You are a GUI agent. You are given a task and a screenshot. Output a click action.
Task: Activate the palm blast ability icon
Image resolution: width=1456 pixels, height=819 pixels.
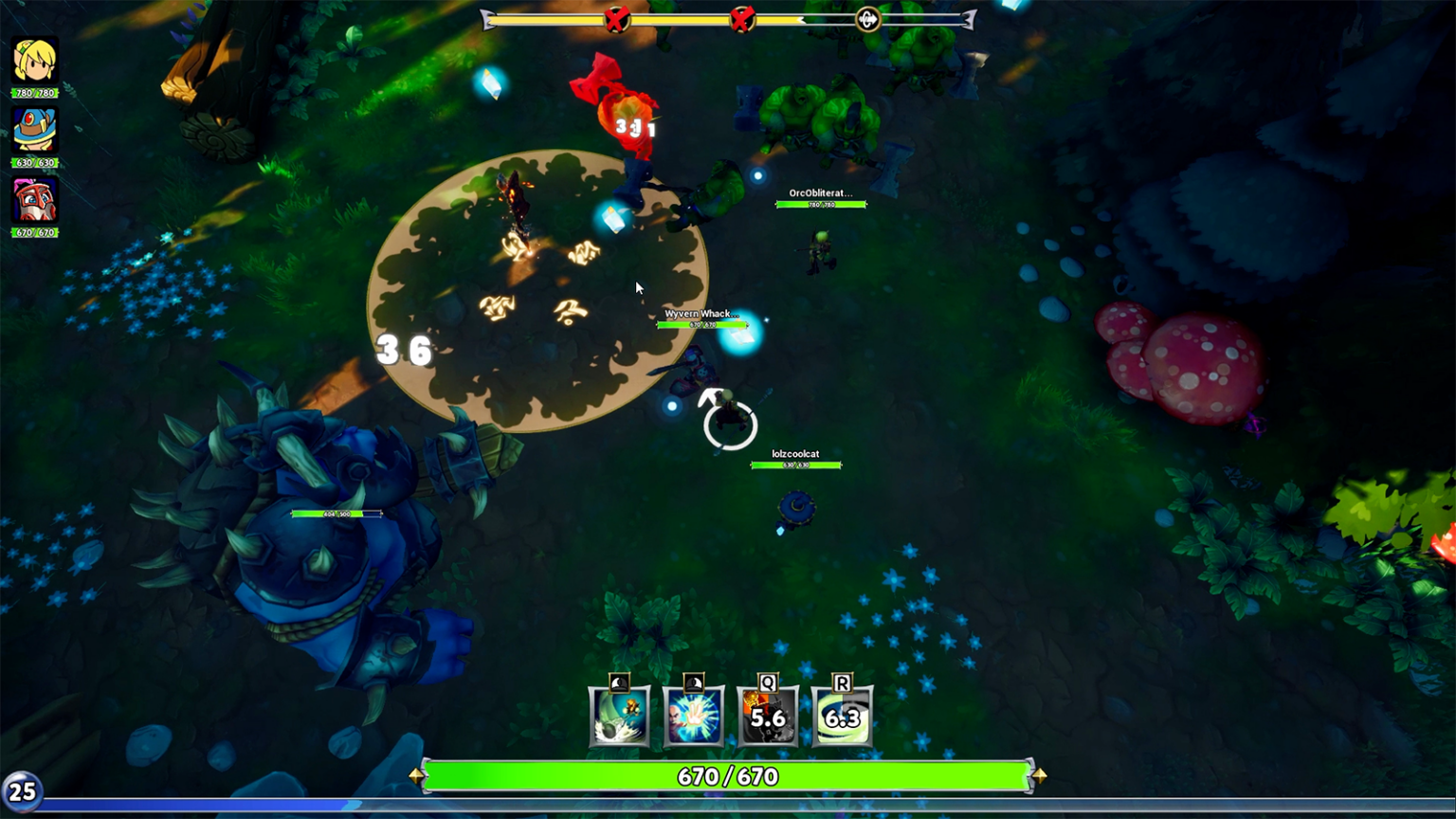point(693,718)
